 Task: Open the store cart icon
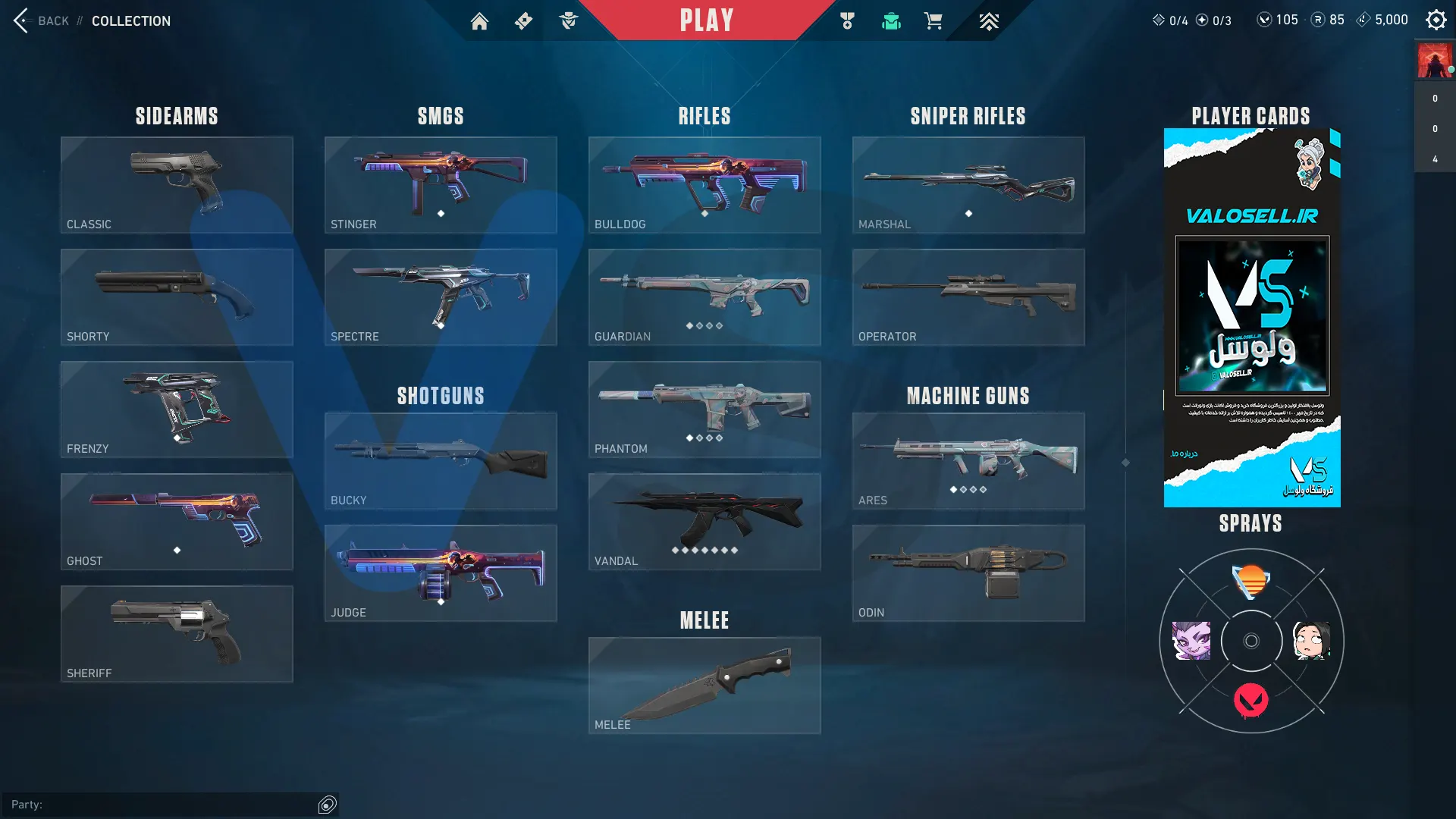click(x=933, y=21)
